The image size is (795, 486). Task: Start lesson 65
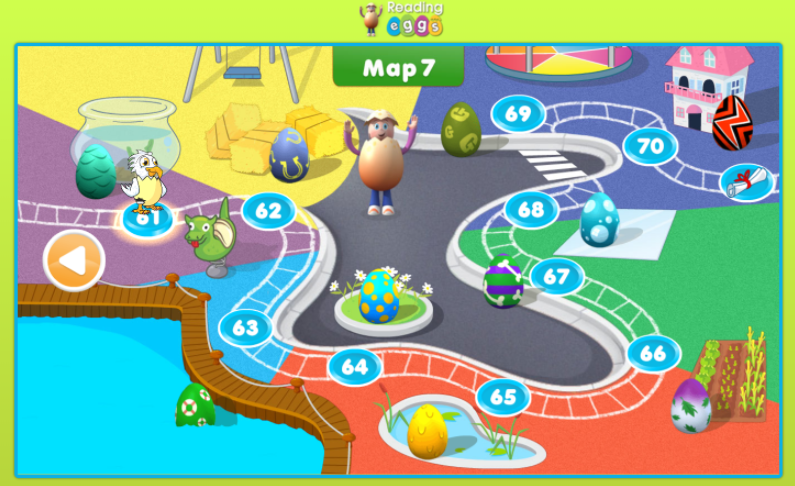503,397
